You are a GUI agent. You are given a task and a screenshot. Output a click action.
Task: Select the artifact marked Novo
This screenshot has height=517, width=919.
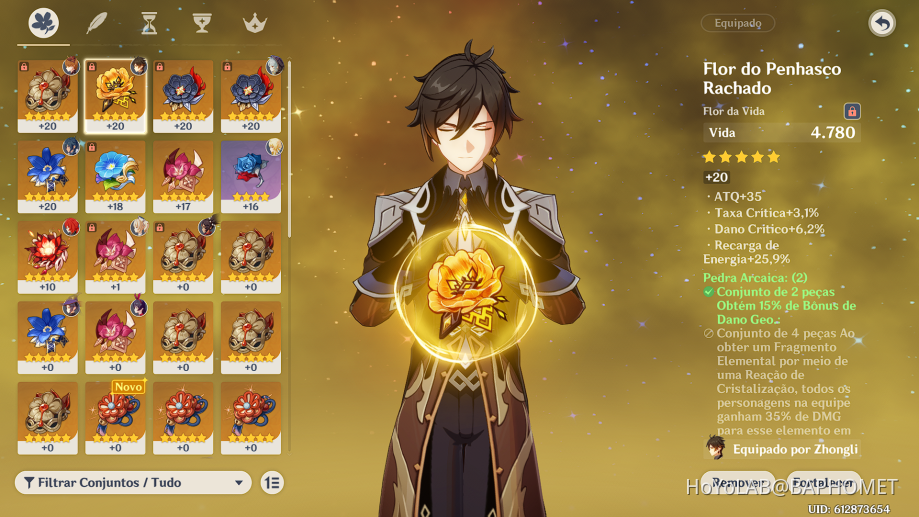(x=115, y=415)
